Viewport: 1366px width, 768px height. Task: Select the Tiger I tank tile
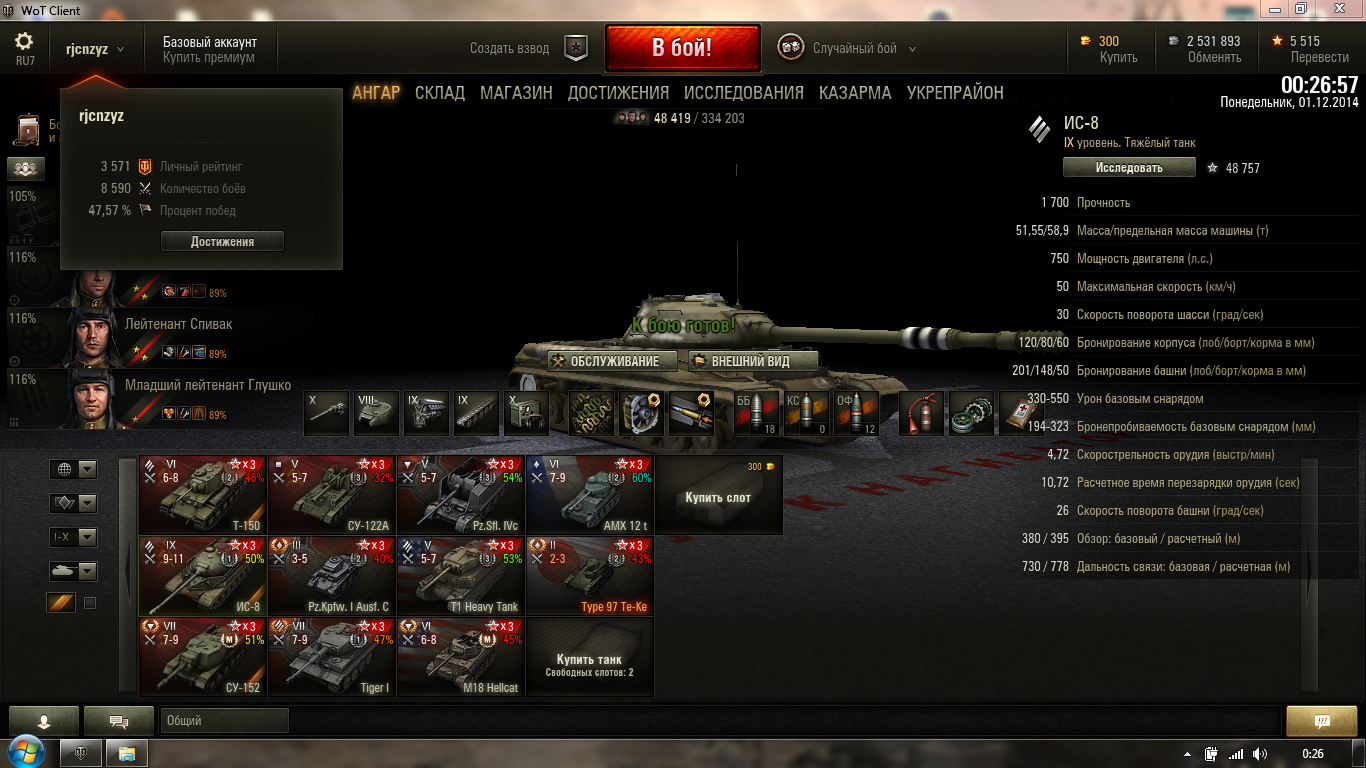pyautogui.click(x=331, y=656)
